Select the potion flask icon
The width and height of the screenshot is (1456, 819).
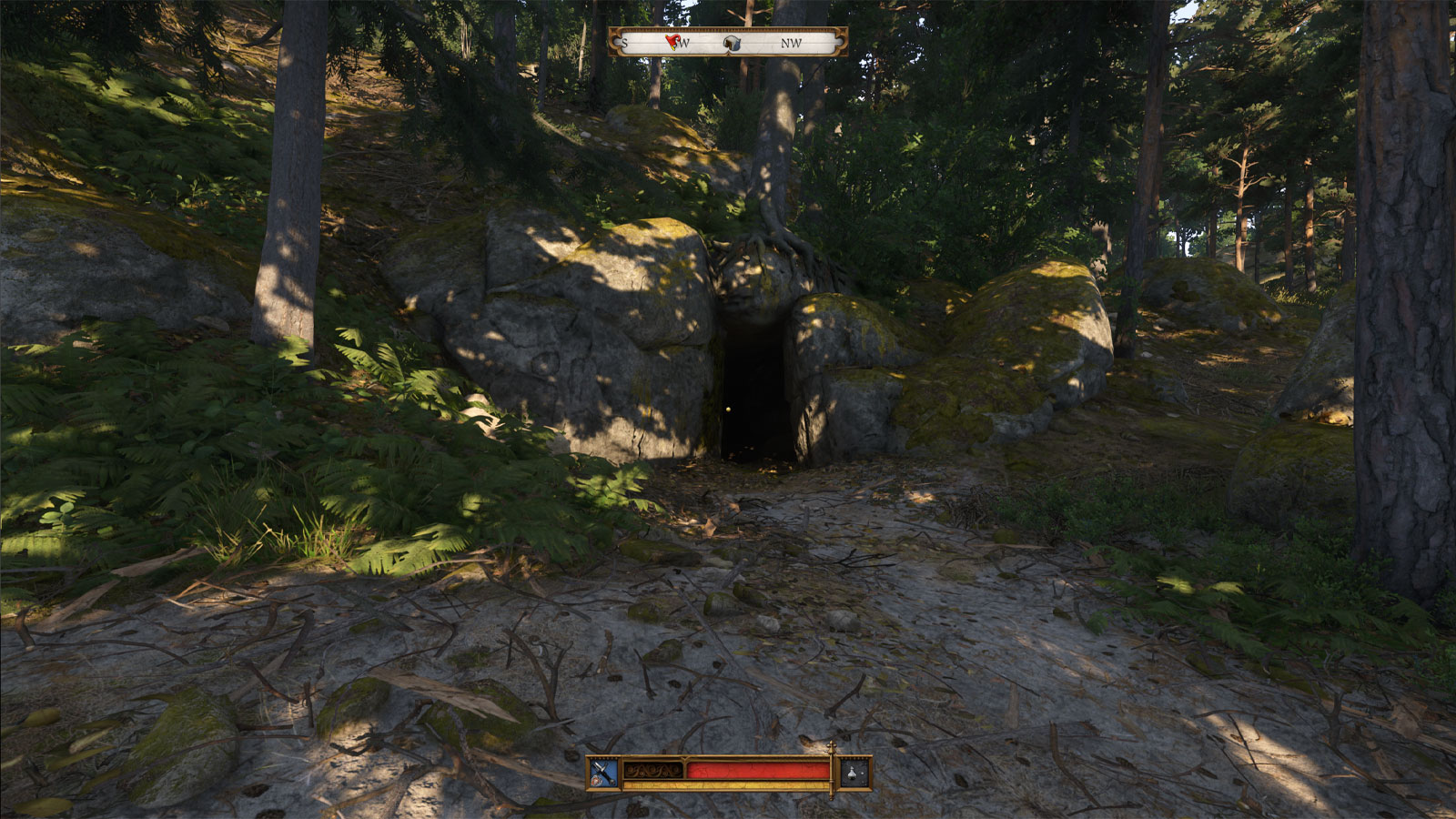[x=854, y=773]
